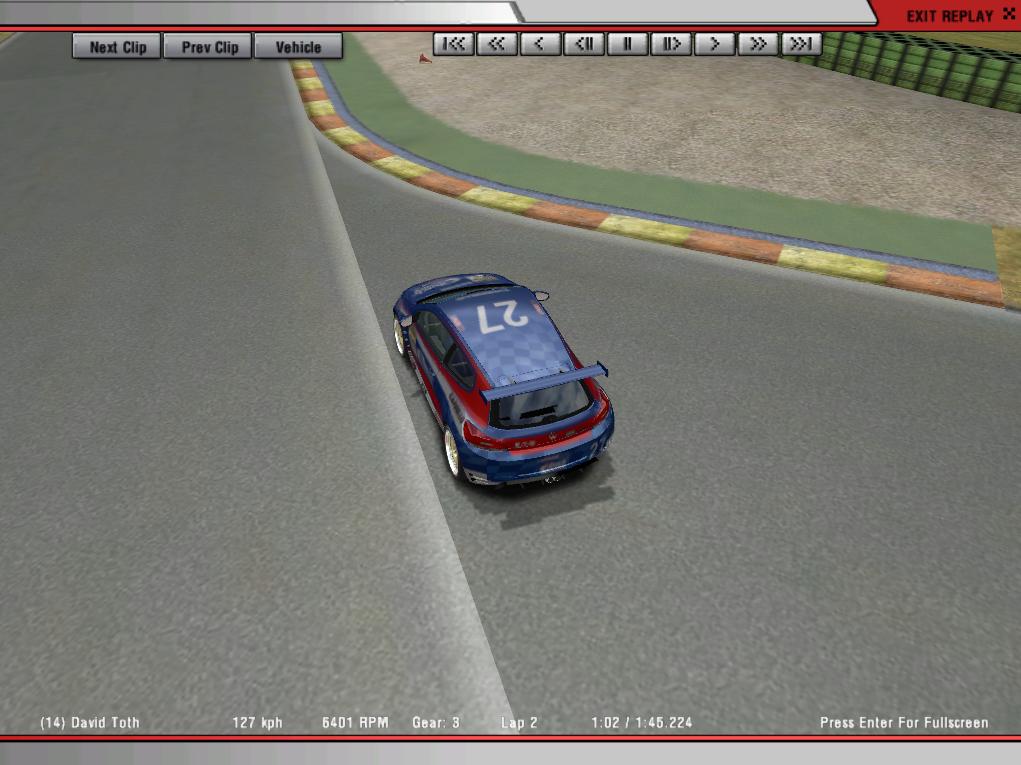Open the Vehicle selector button

click(298, 47)
